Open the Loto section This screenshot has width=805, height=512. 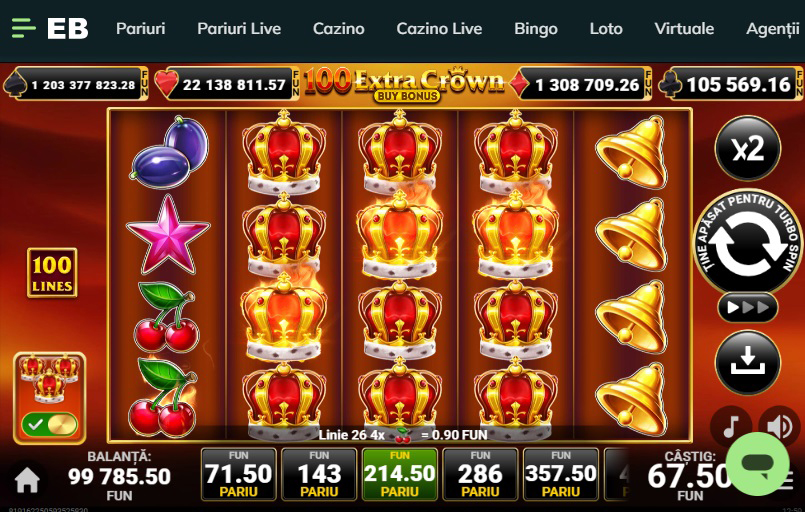606,28
